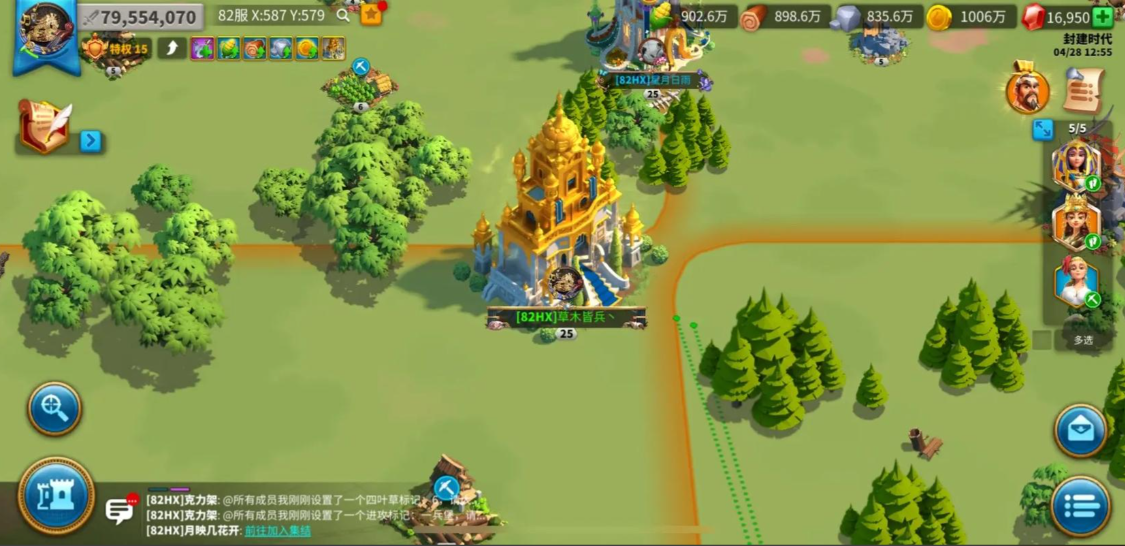Collapse the march list with blue arrows
This screenshot has width=1125, height=546.
tap(1043, 130)
